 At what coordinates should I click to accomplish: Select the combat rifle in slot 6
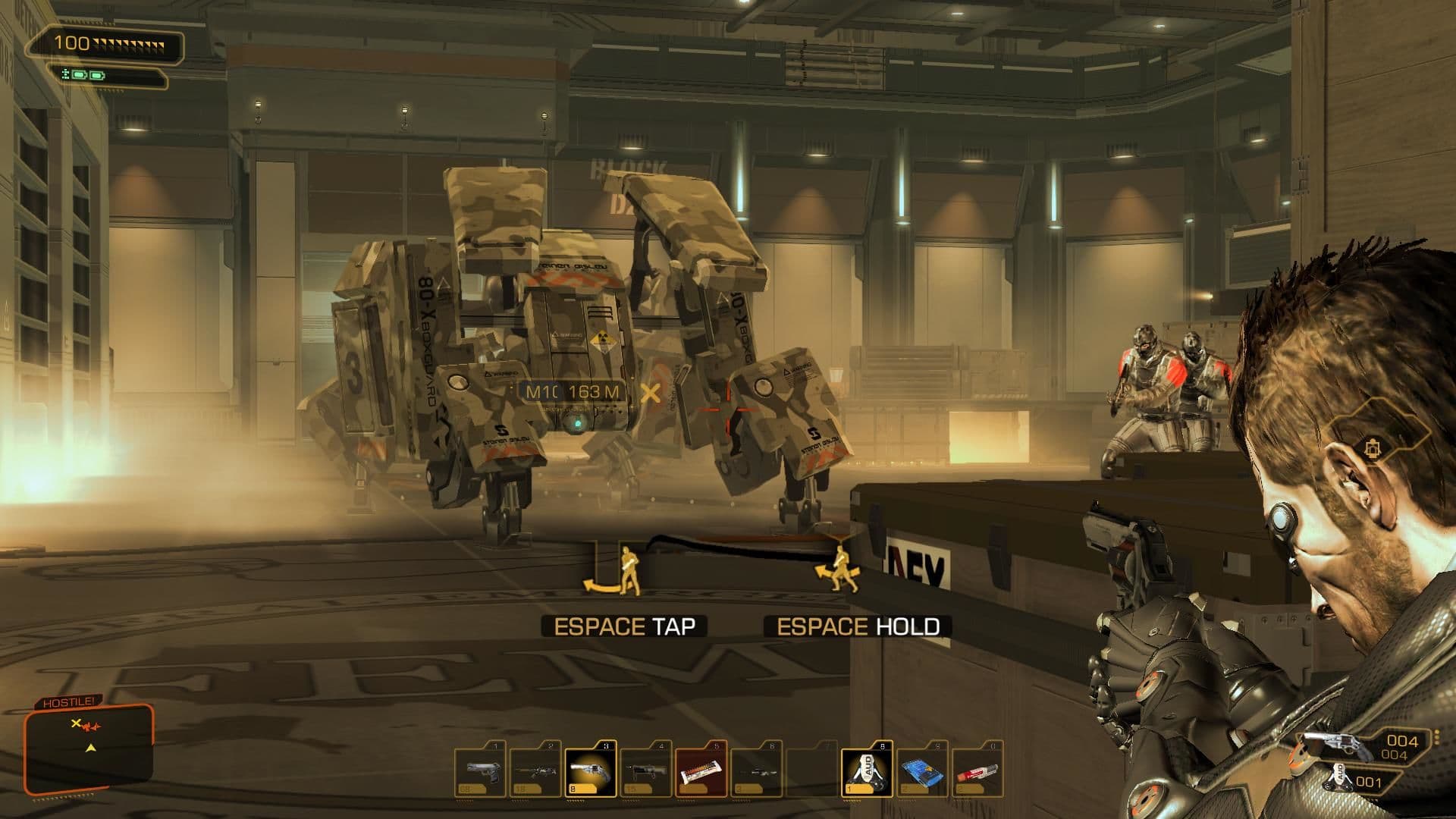click(x=758, y=772)
